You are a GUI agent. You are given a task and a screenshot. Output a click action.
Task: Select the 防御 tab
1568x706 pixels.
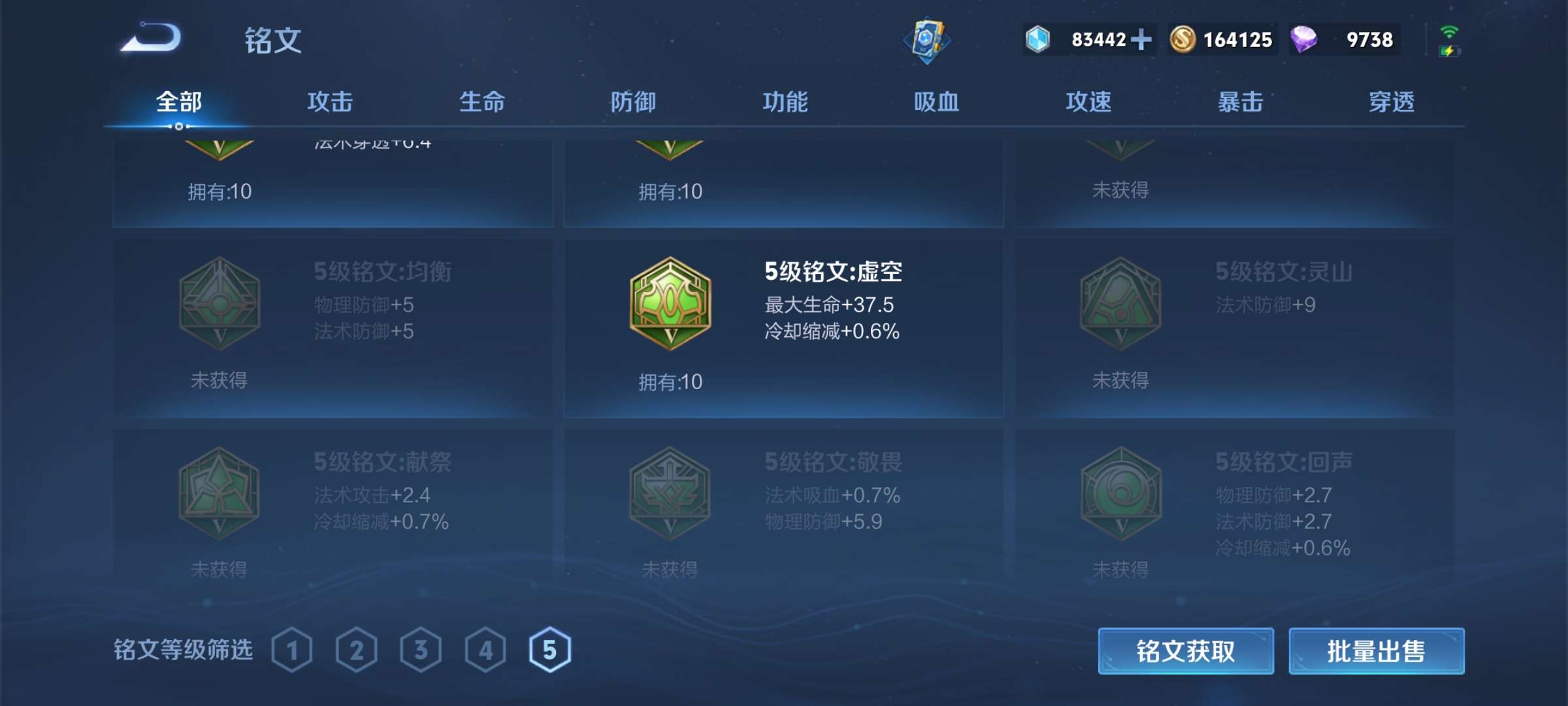click(633, 102)
